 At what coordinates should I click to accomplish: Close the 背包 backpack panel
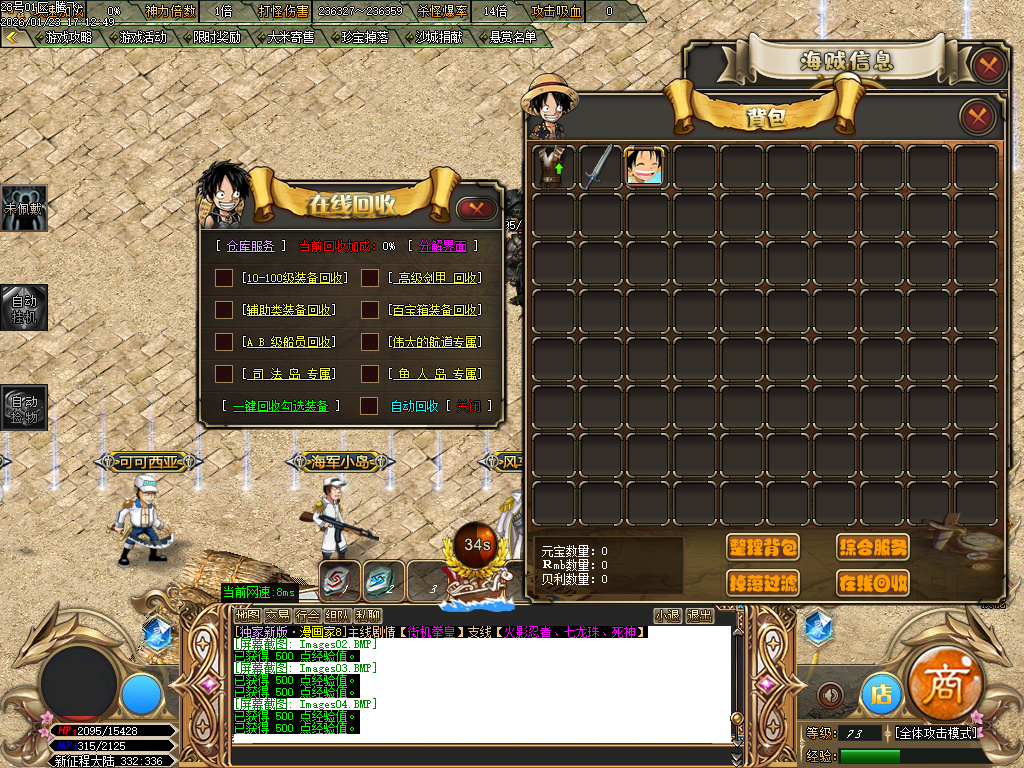(977, 117)
